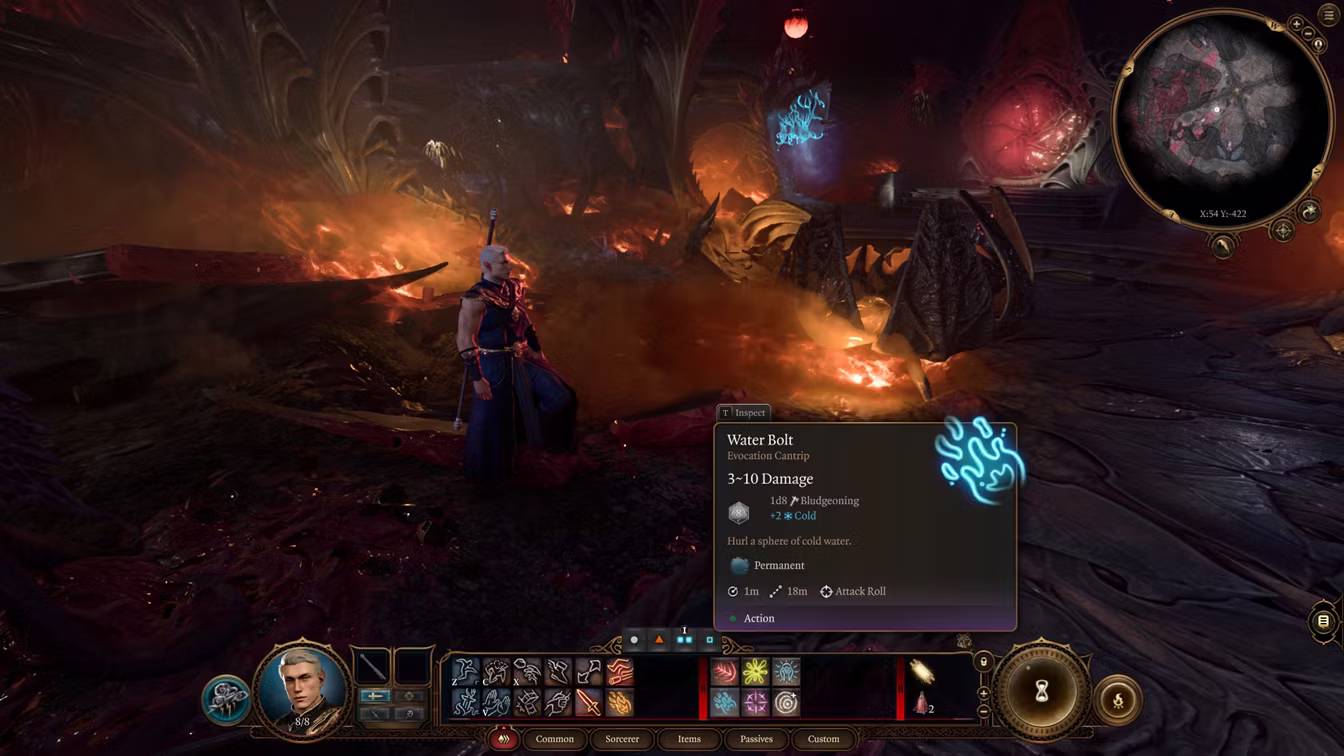Show the Passives hotbar tab
This screenshot has height=756, width=1344.
coord(756,739)
